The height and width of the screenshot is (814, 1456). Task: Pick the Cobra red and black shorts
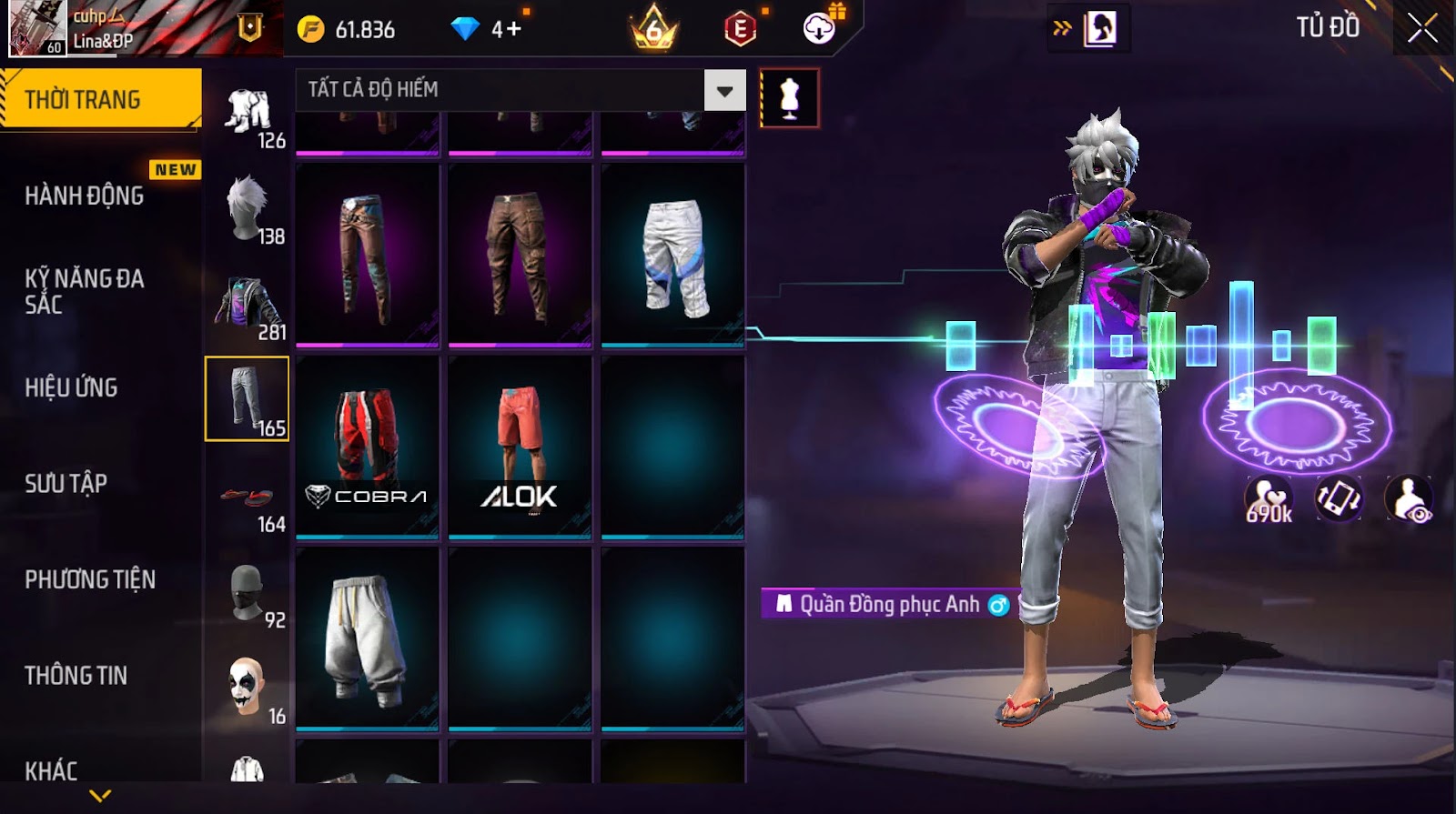point(368,445)
